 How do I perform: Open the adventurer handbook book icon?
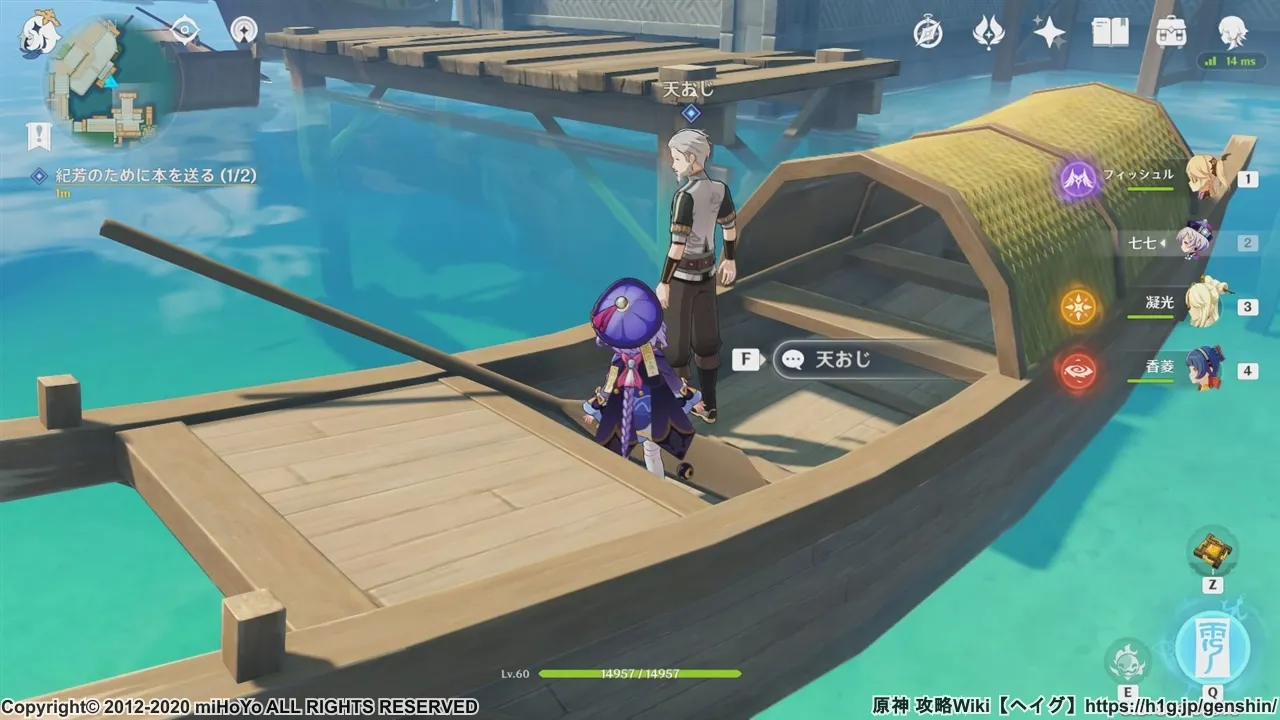tap(1110, 33)
